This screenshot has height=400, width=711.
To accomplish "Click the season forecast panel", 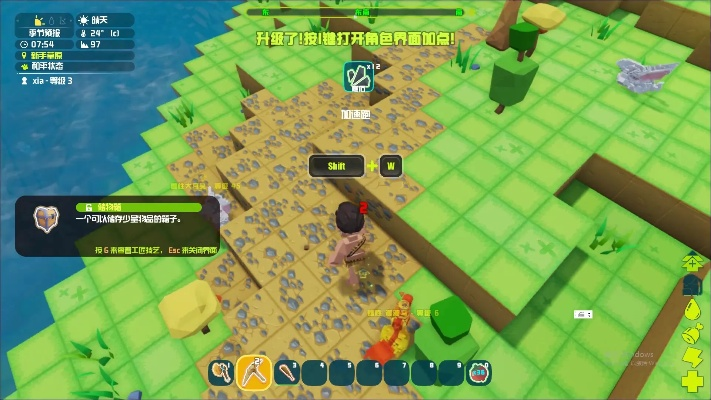I will (x=41, y=33).
